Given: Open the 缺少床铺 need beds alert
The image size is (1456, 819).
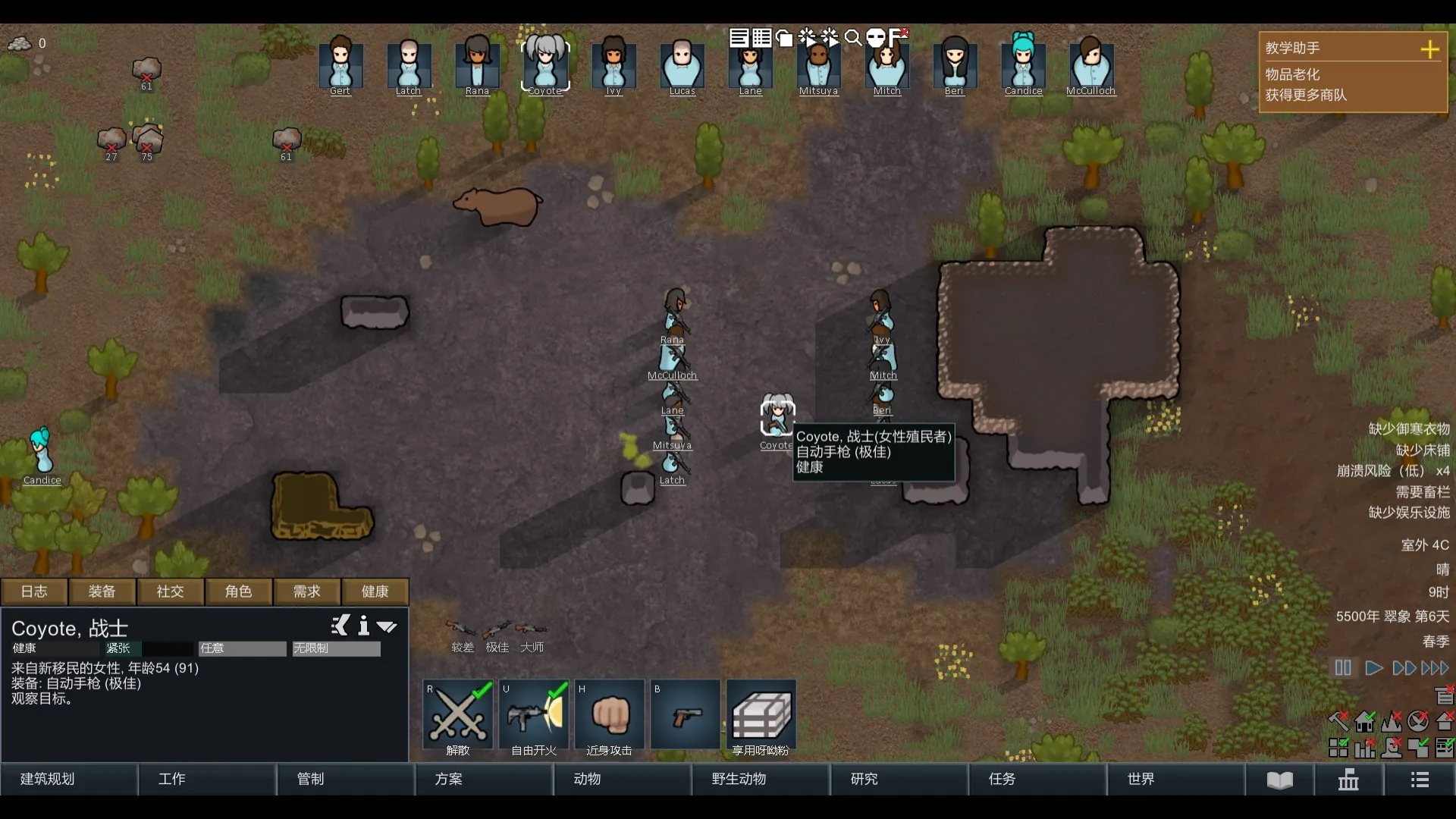Looking at the screenshot, I should pyautogui.click(x=1423, y=450).
